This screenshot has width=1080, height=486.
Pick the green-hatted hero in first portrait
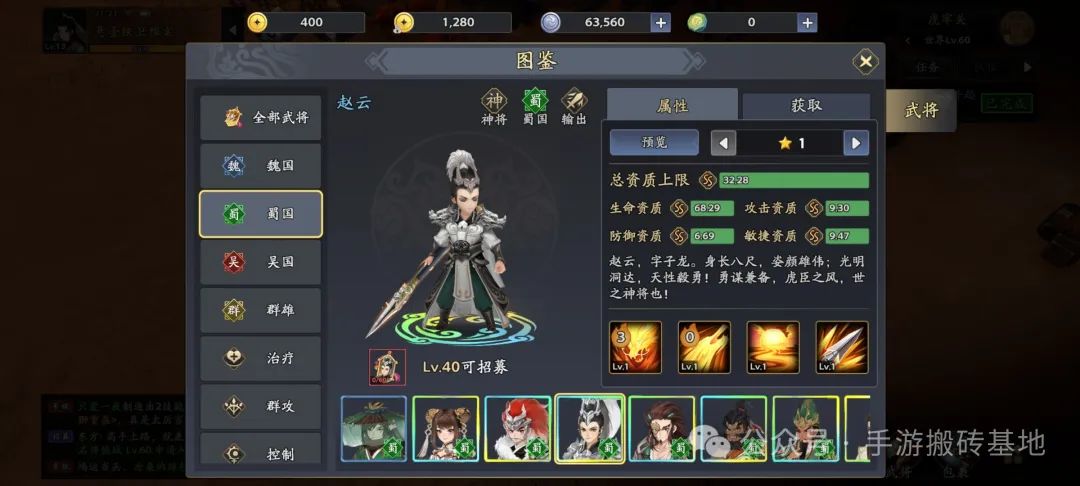pos(374,428)
